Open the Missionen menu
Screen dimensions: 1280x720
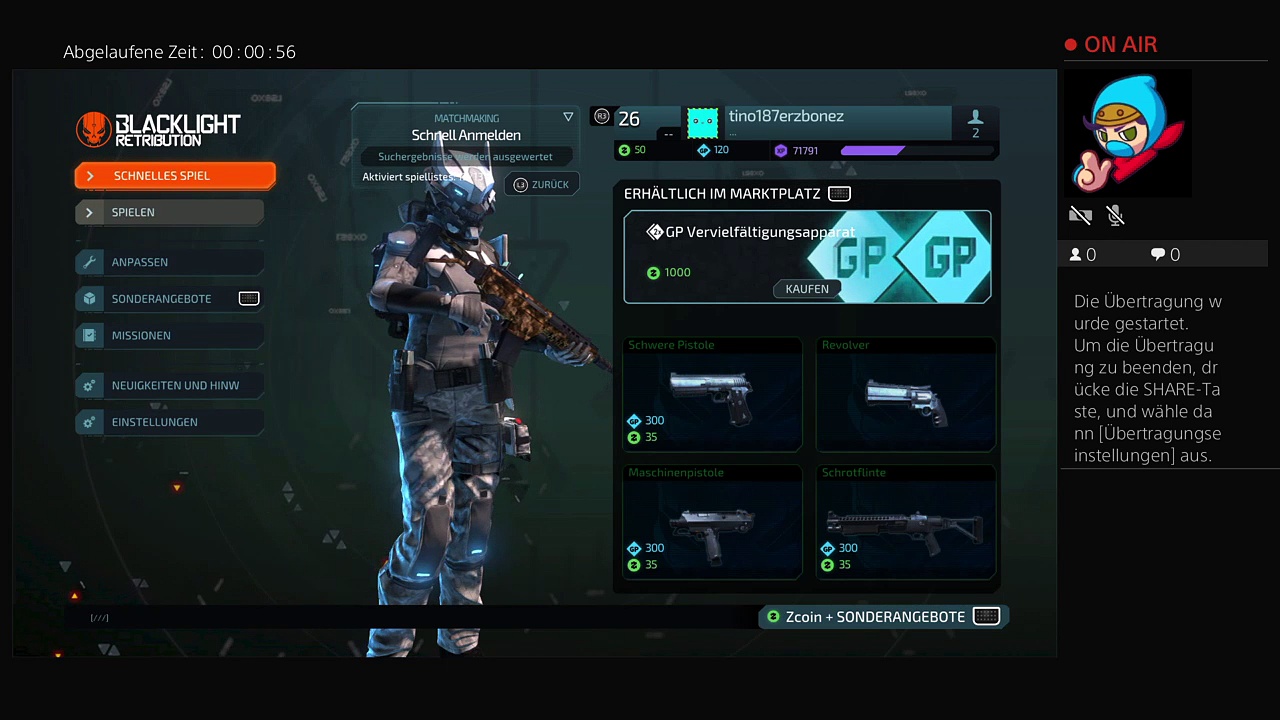[x=170, y=336]
